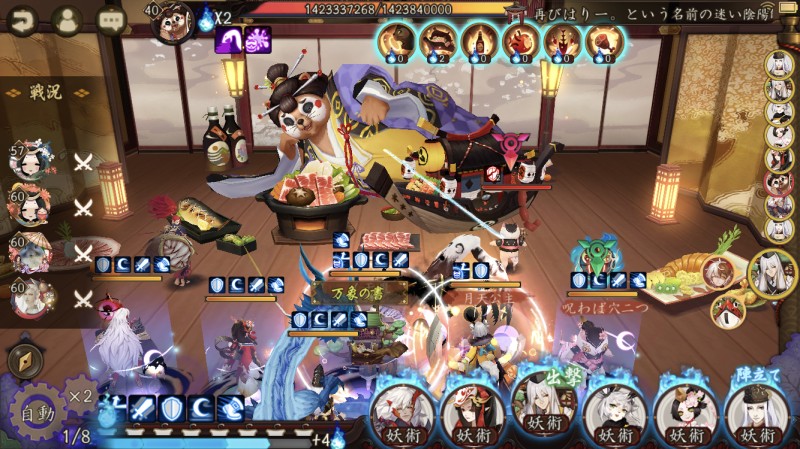Tap the back arrow button

coord(22,18)
